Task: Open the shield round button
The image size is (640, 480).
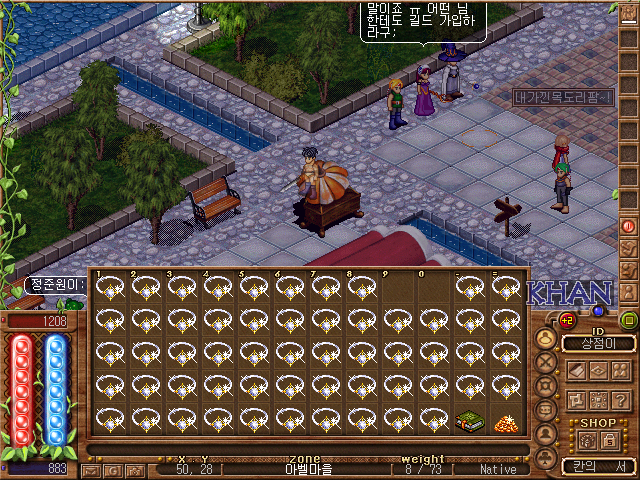Action: pos(547,387)
